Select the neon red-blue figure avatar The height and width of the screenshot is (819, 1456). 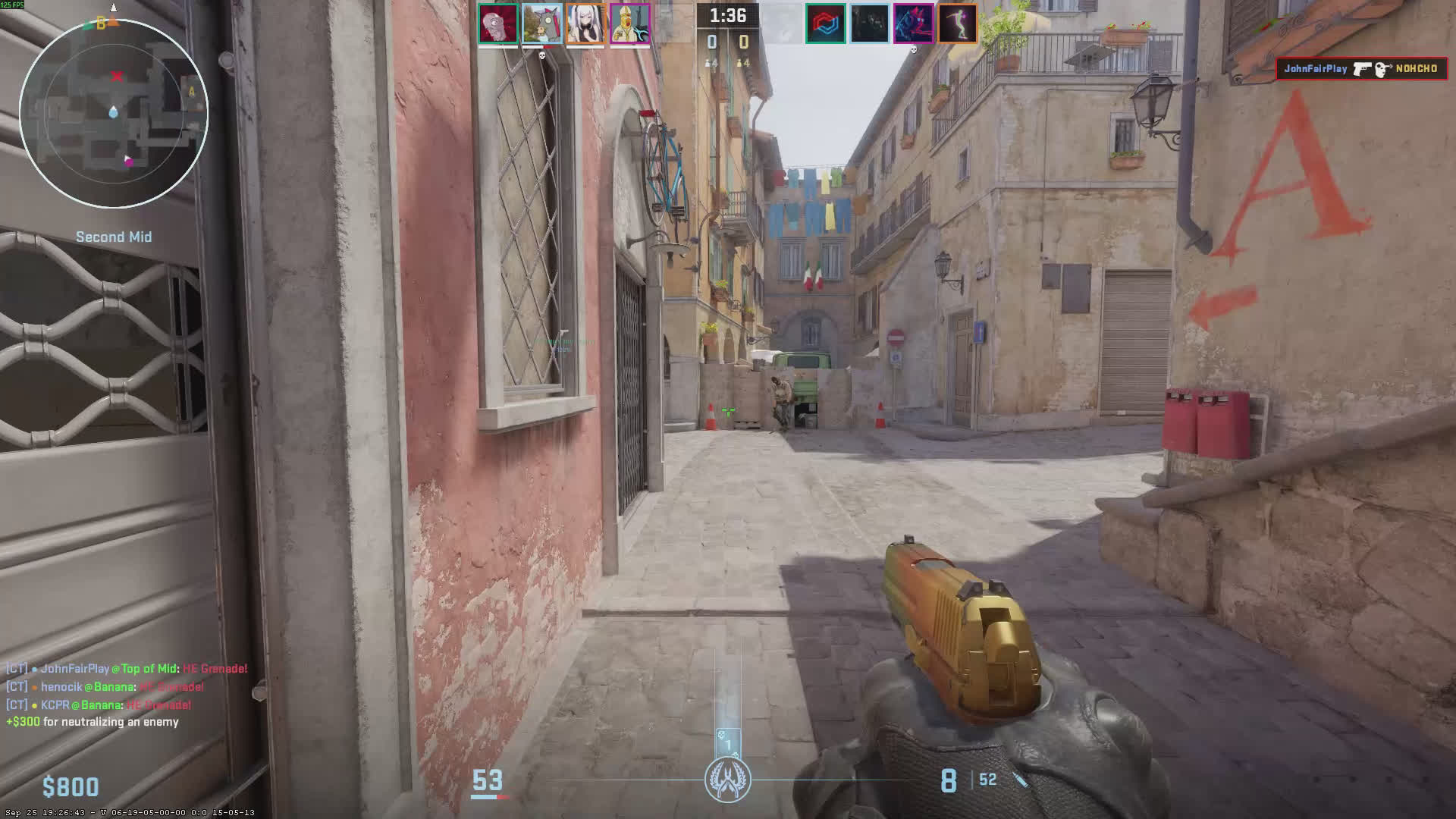click(913, 24)
